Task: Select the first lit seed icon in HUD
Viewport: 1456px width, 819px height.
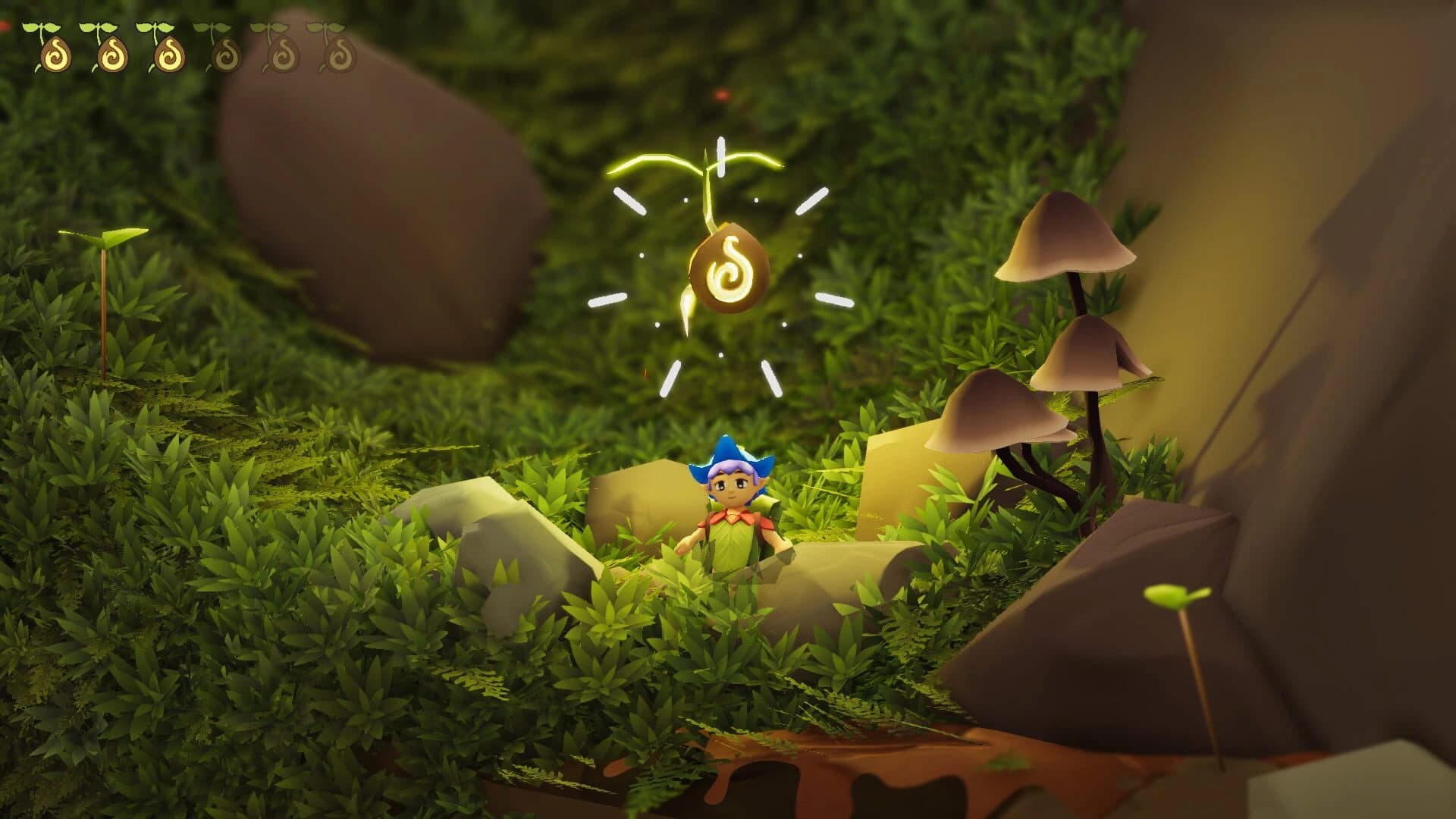Action: (57, 53)
